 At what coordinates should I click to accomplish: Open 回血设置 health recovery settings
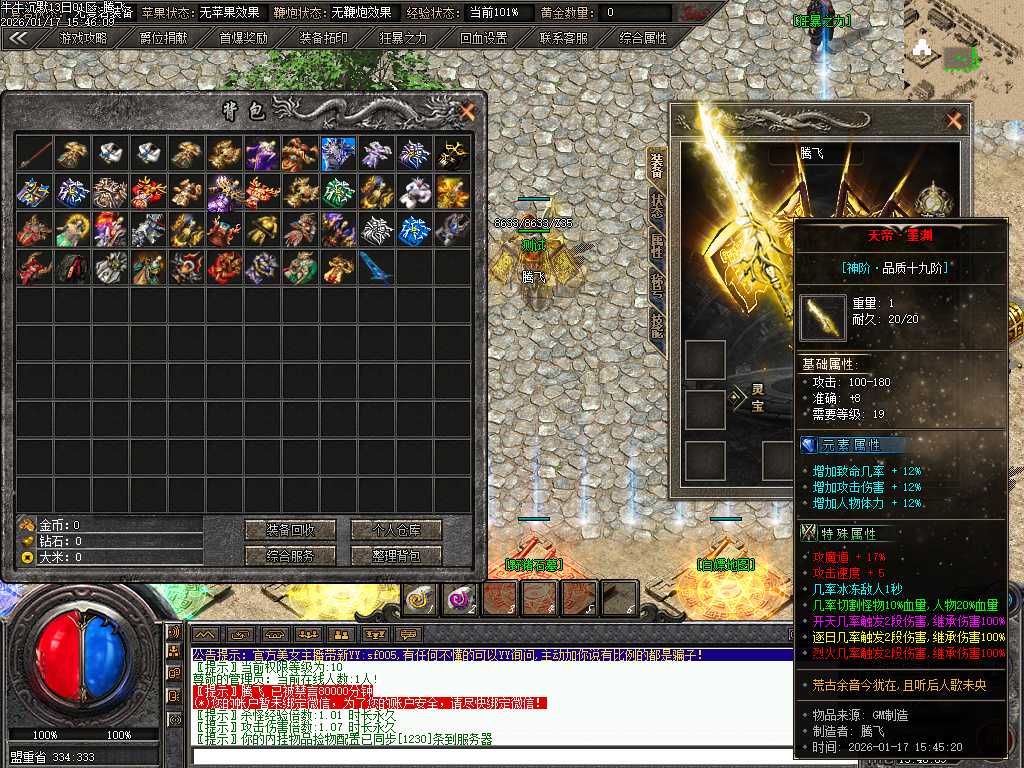pyautogui.click(x=483, y=38)
